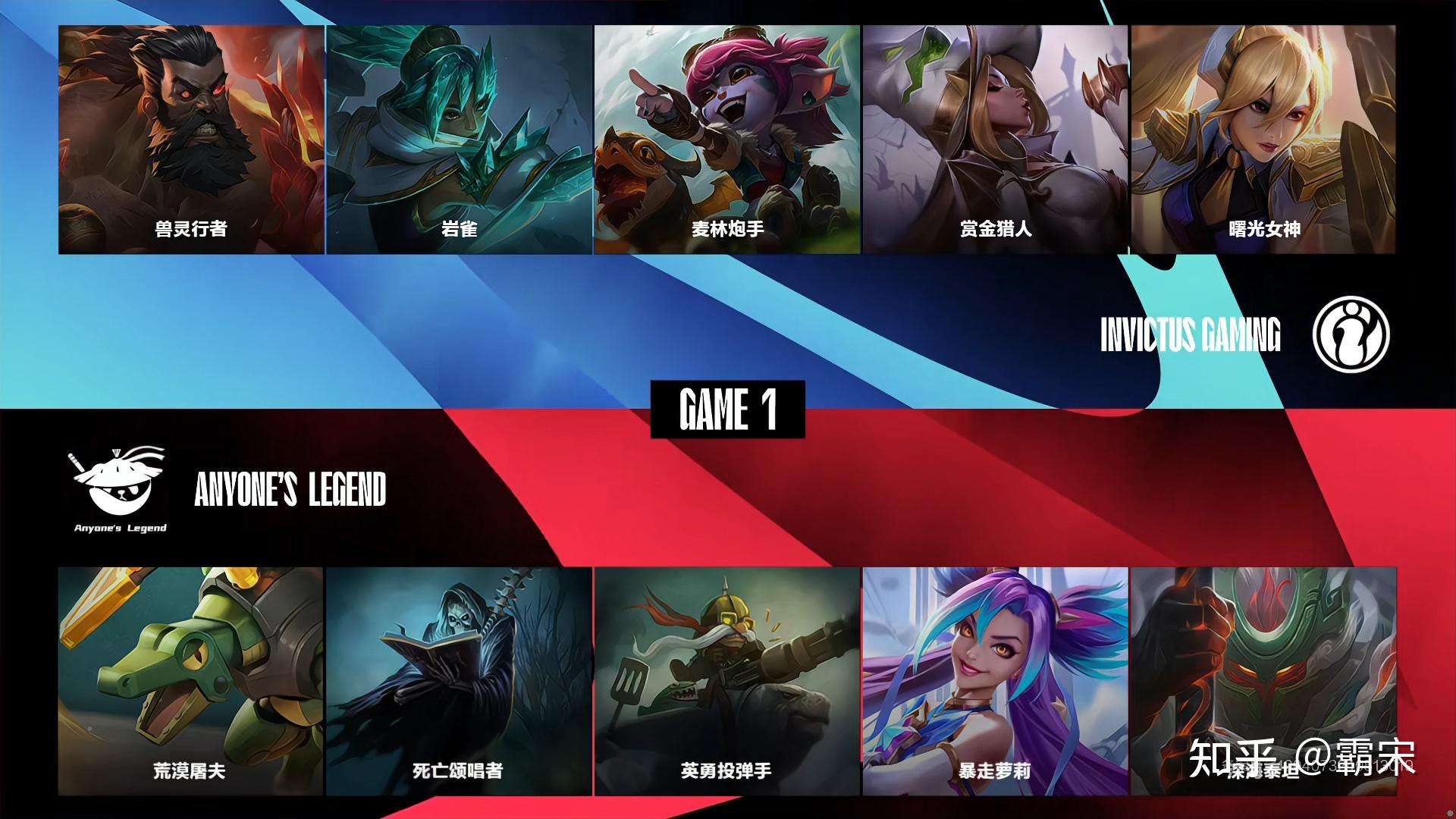Select the 赏金猎人 Miss Fortune tile
The width and height of the screenshot is (1456, 819).
point(996,140)
